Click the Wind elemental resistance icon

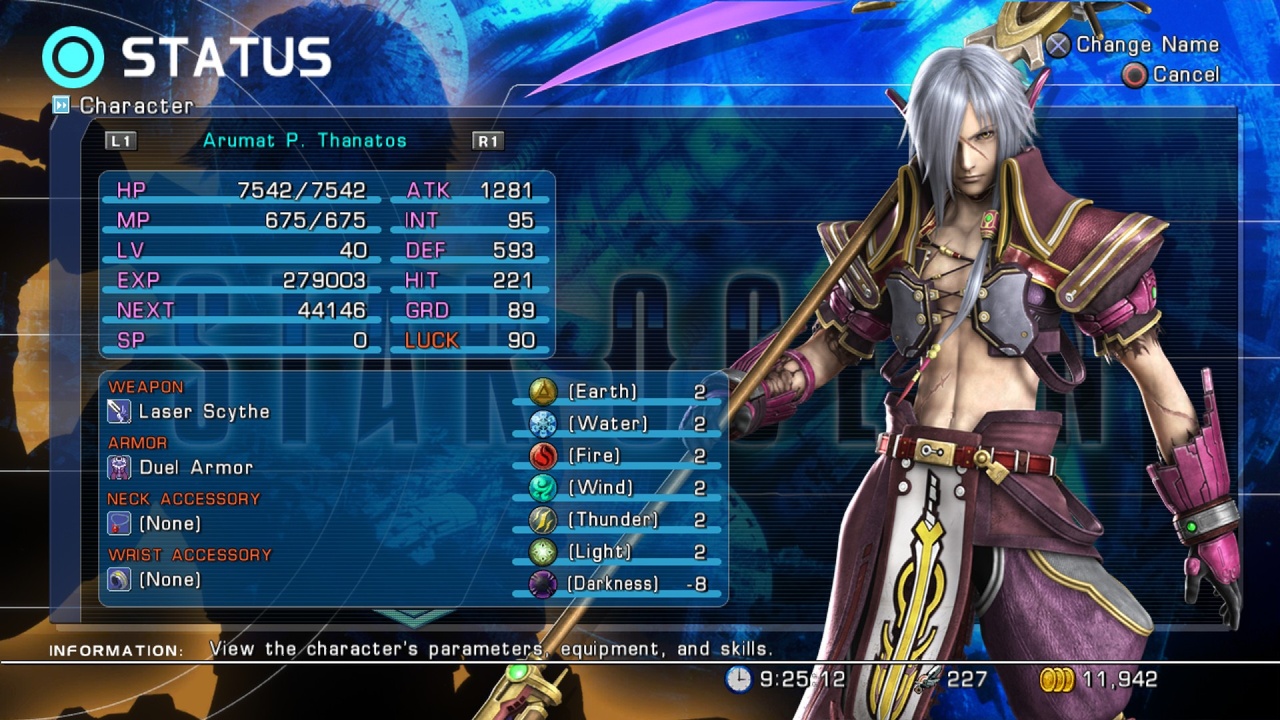[541, 487]
